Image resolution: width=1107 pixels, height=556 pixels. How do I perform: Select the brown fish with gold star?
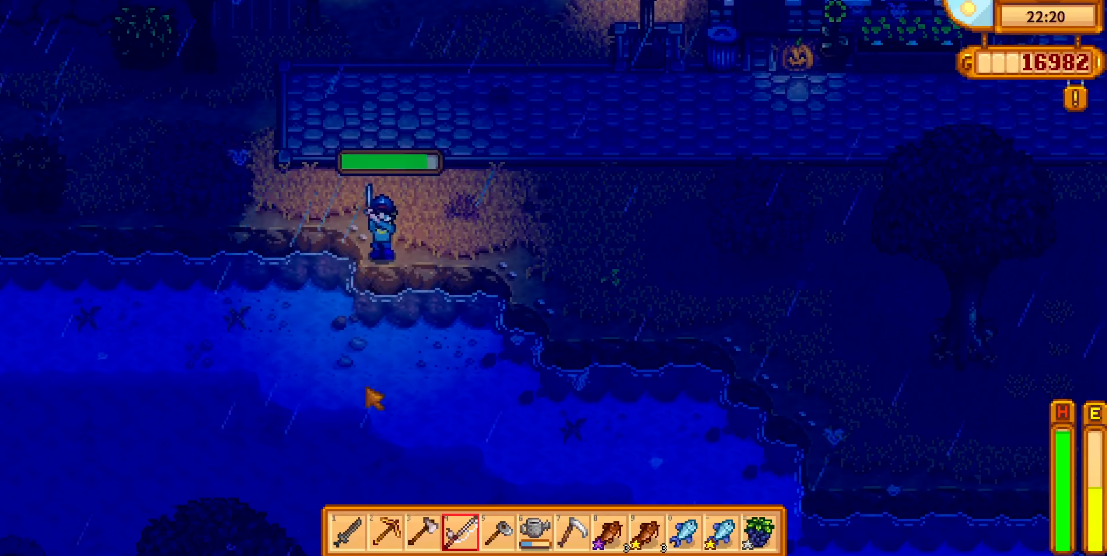pos(648,529)
